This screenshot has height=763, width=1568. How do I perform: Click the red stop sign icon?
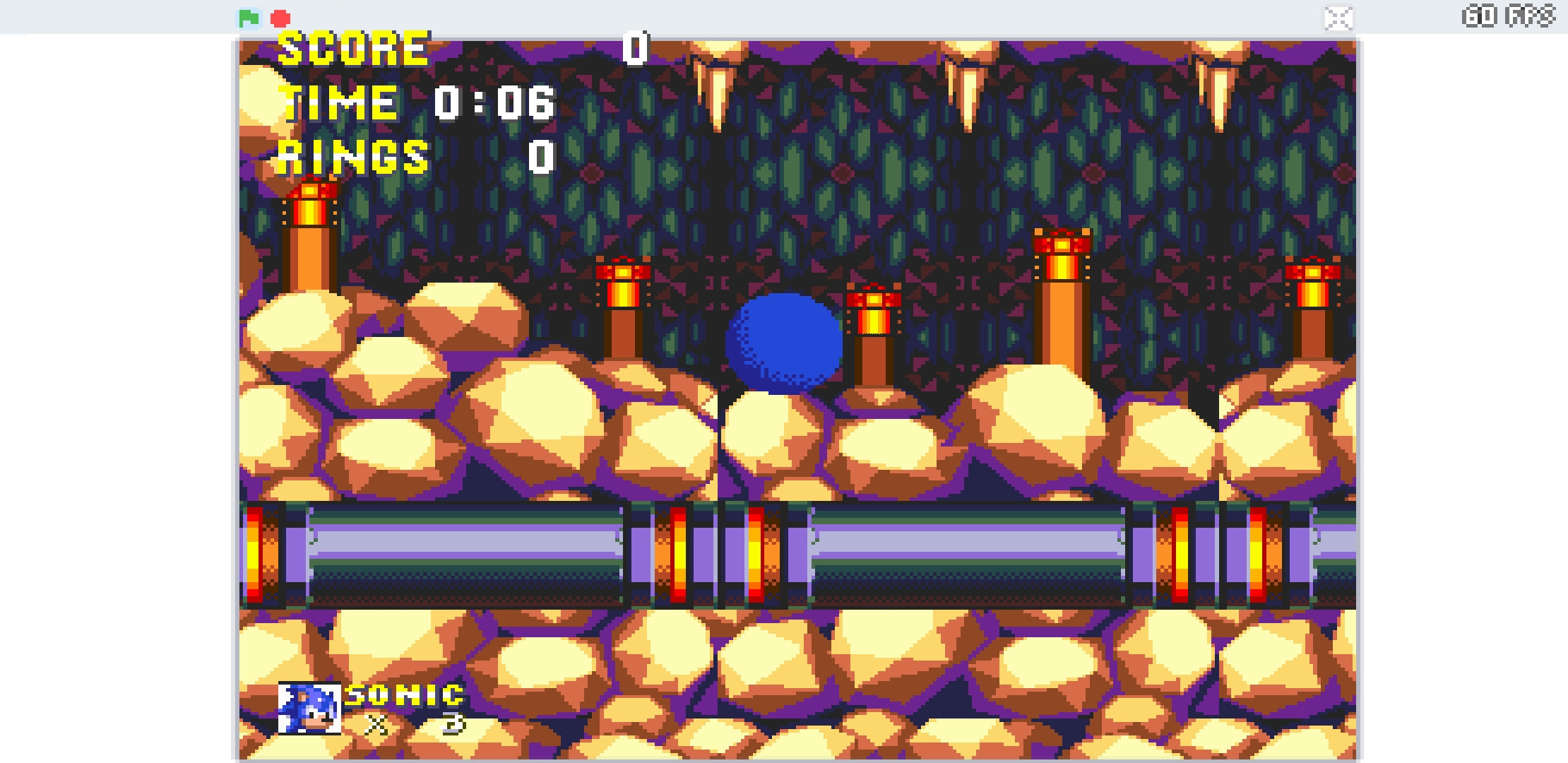pos(282,19)
